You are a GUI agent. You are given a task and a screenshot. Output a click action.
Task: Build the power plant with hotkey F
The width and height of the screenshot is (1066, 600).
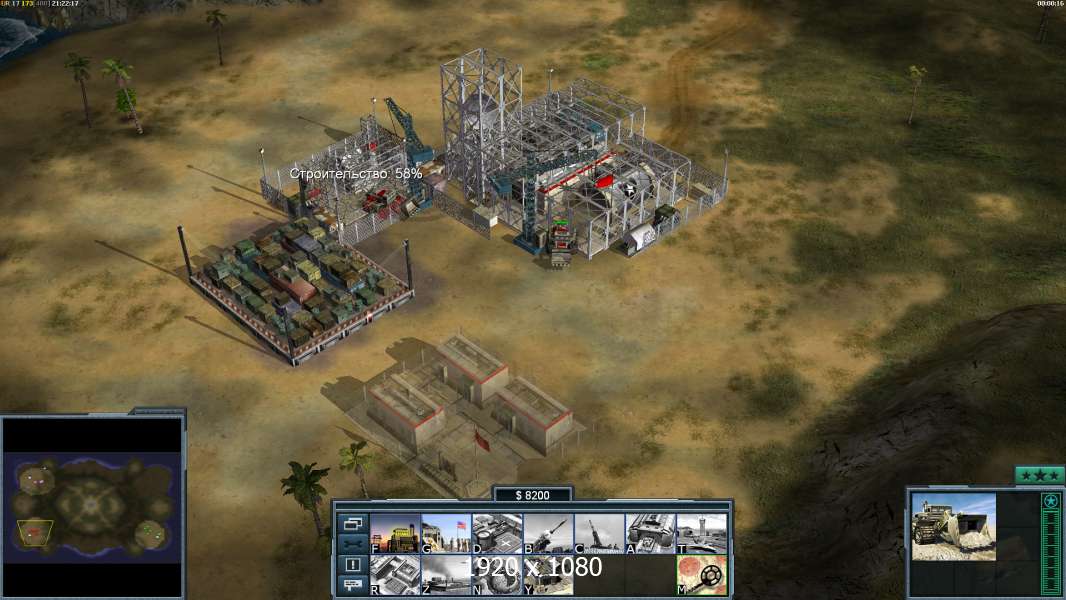[395, 534]
